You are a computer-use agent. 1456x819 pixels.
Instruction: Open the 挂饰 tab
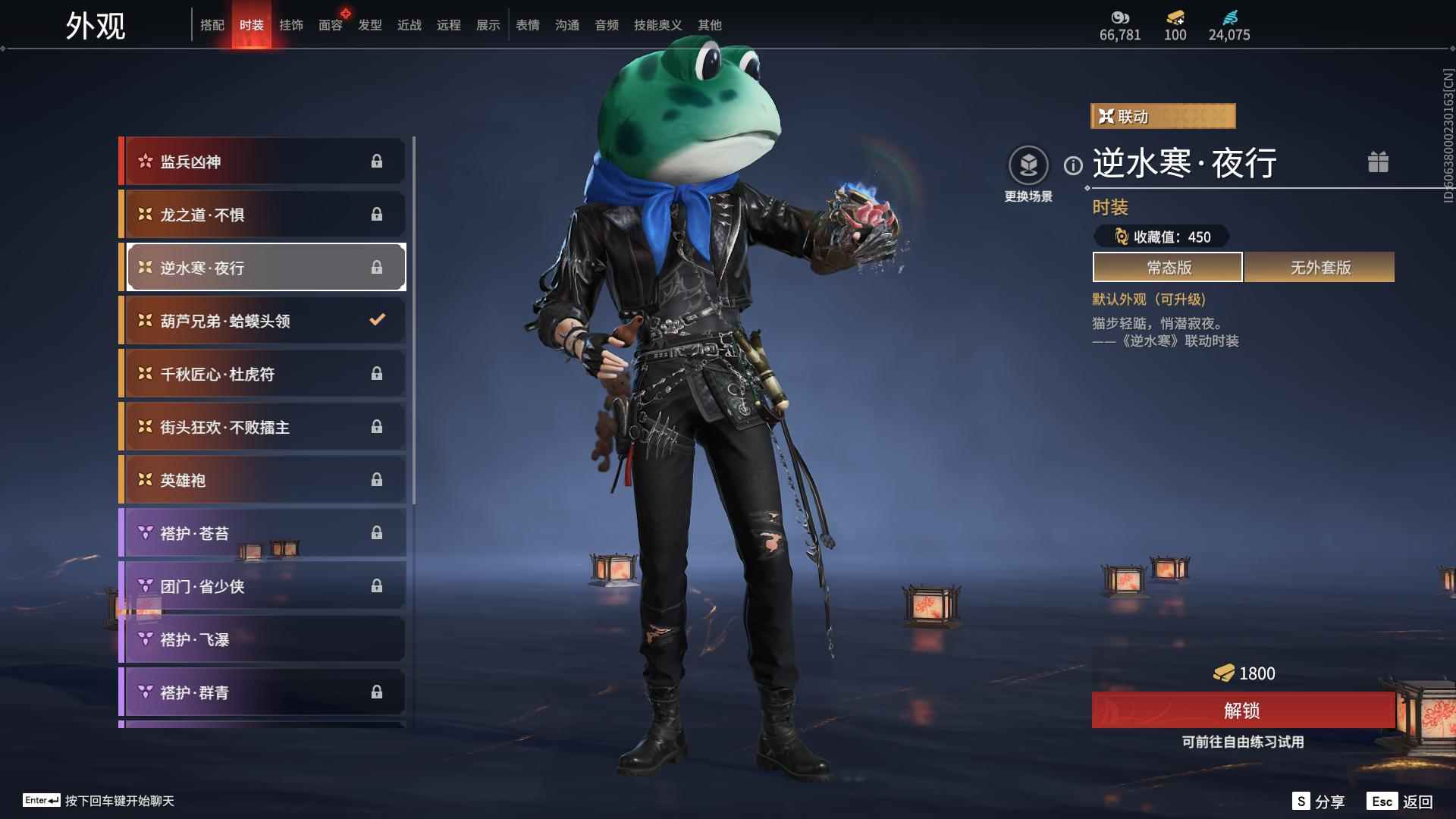tap(290, 25)
